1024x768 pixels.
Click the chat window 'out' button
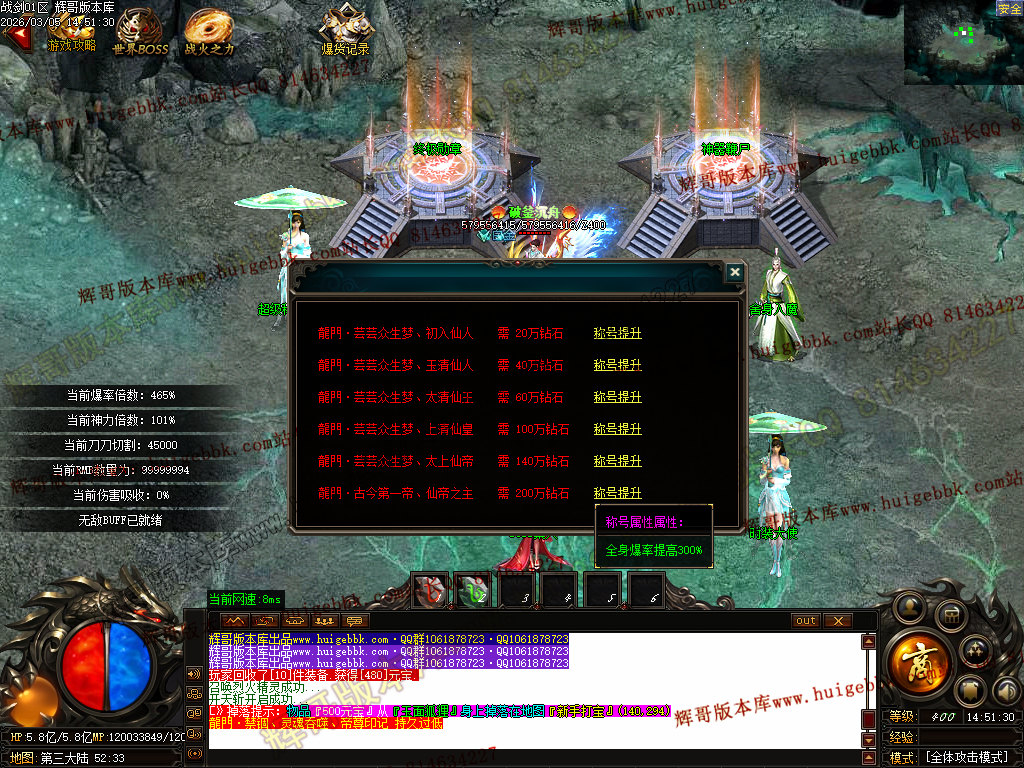tap(806, 621)
